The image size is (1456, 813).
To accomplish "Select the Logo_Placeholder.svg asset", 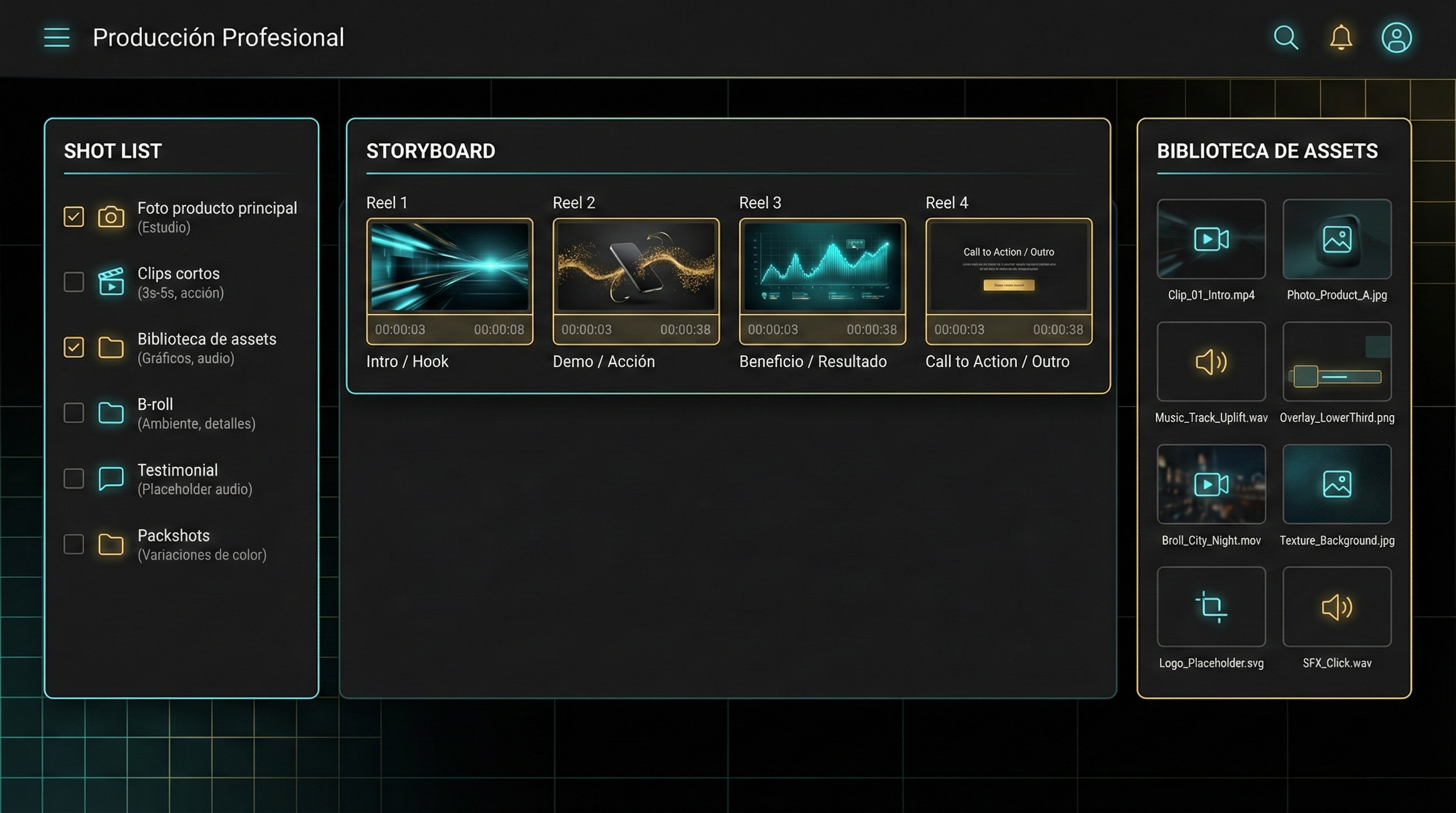I will 1211,607.
